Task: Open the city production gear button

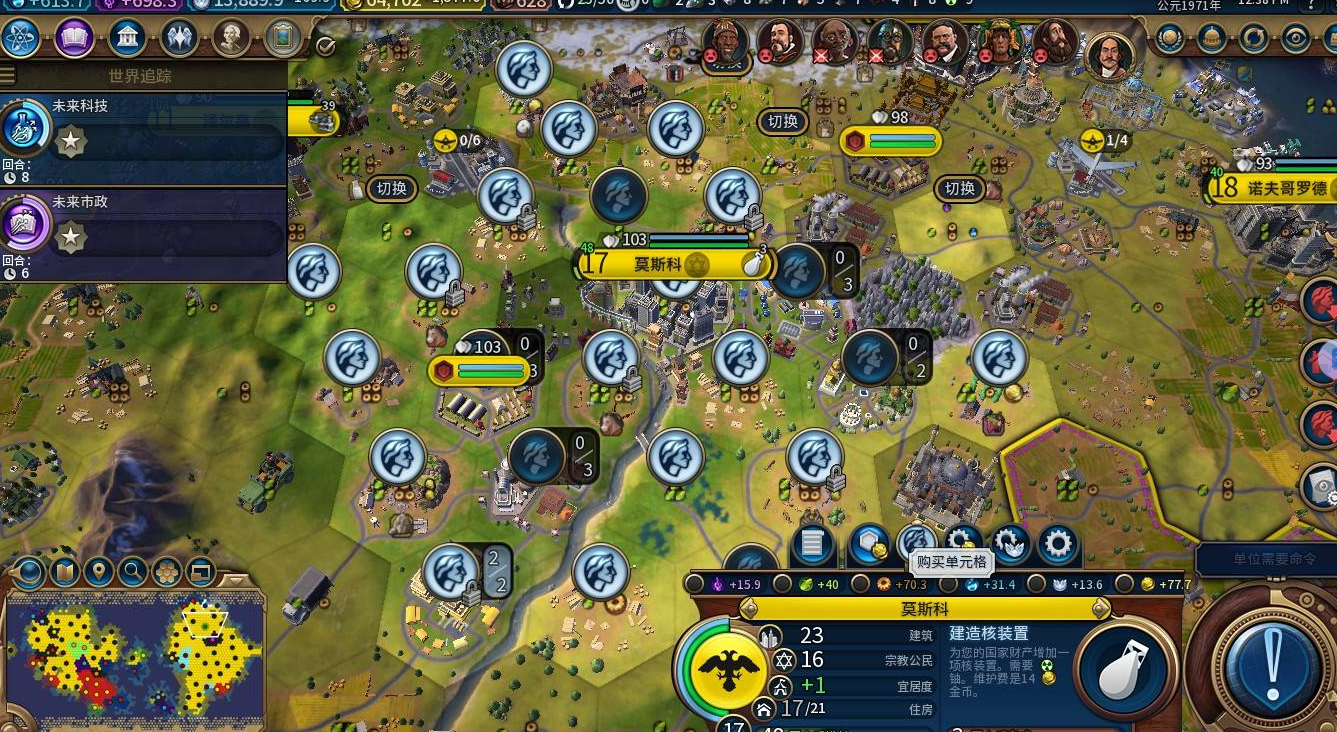Action: 1057,545
